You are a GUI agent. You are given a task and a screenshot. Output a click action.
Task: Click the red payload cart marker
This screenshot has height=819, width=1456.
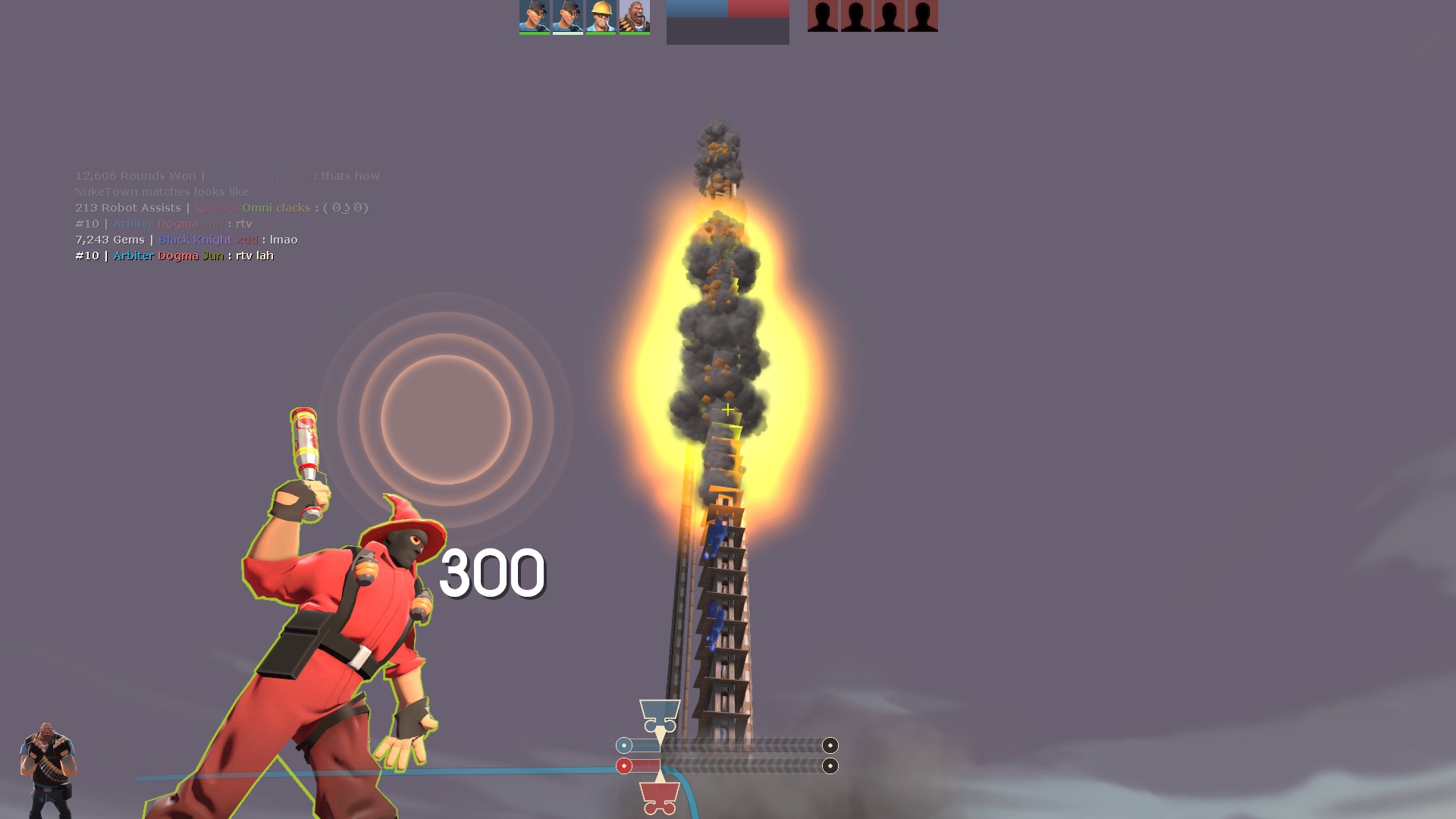point(660,797)
